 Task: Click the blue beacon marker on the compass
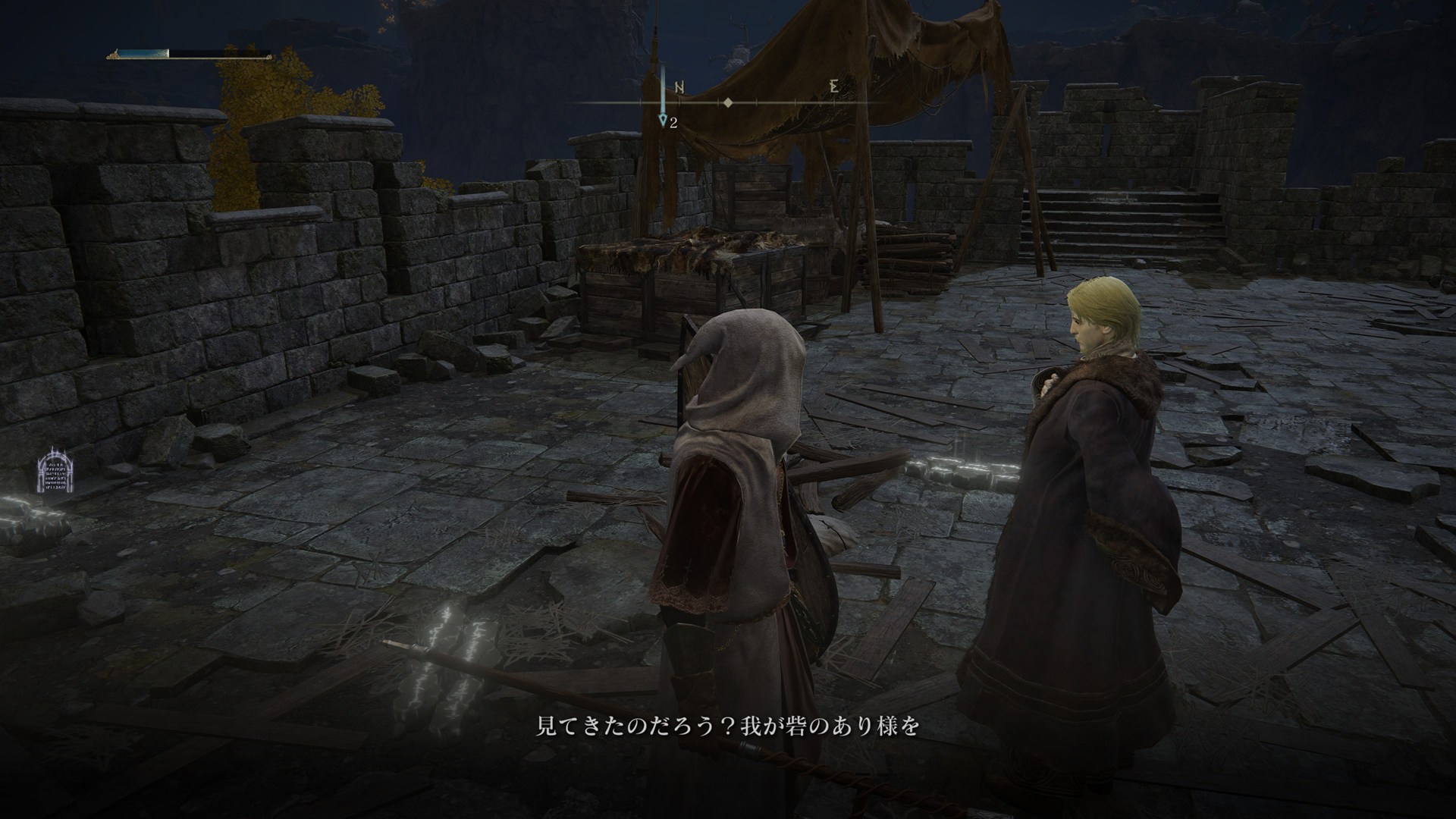click(664, 118)
